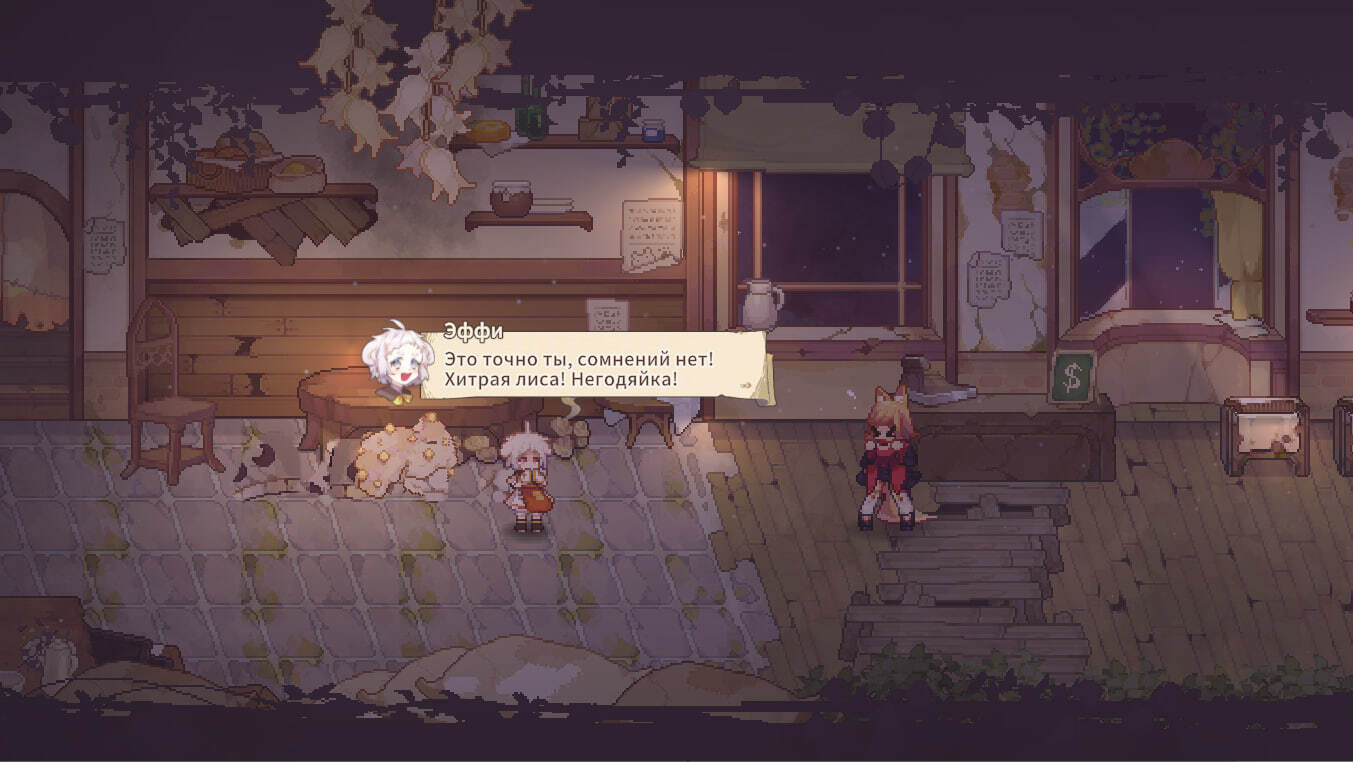Click the dialogue continue arrow
The height and width of the screenshot is (762, 1353).
[x=745, y=384]
